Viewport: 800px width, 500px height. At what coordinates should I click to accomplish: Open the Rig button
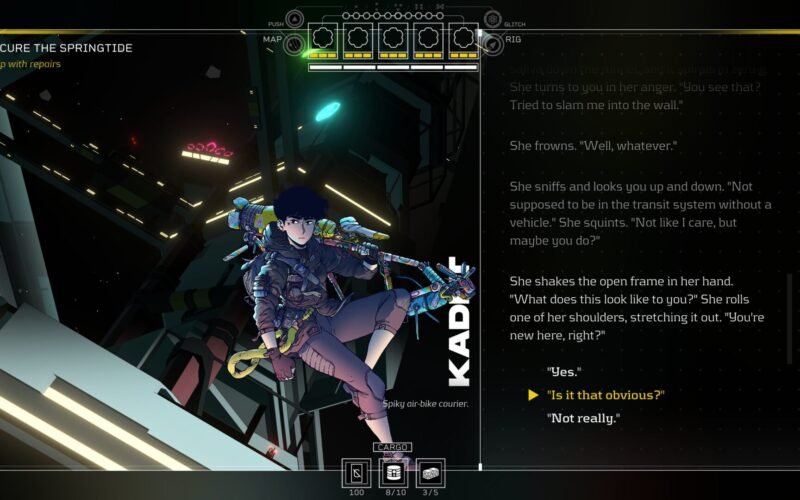pos(491,43)
